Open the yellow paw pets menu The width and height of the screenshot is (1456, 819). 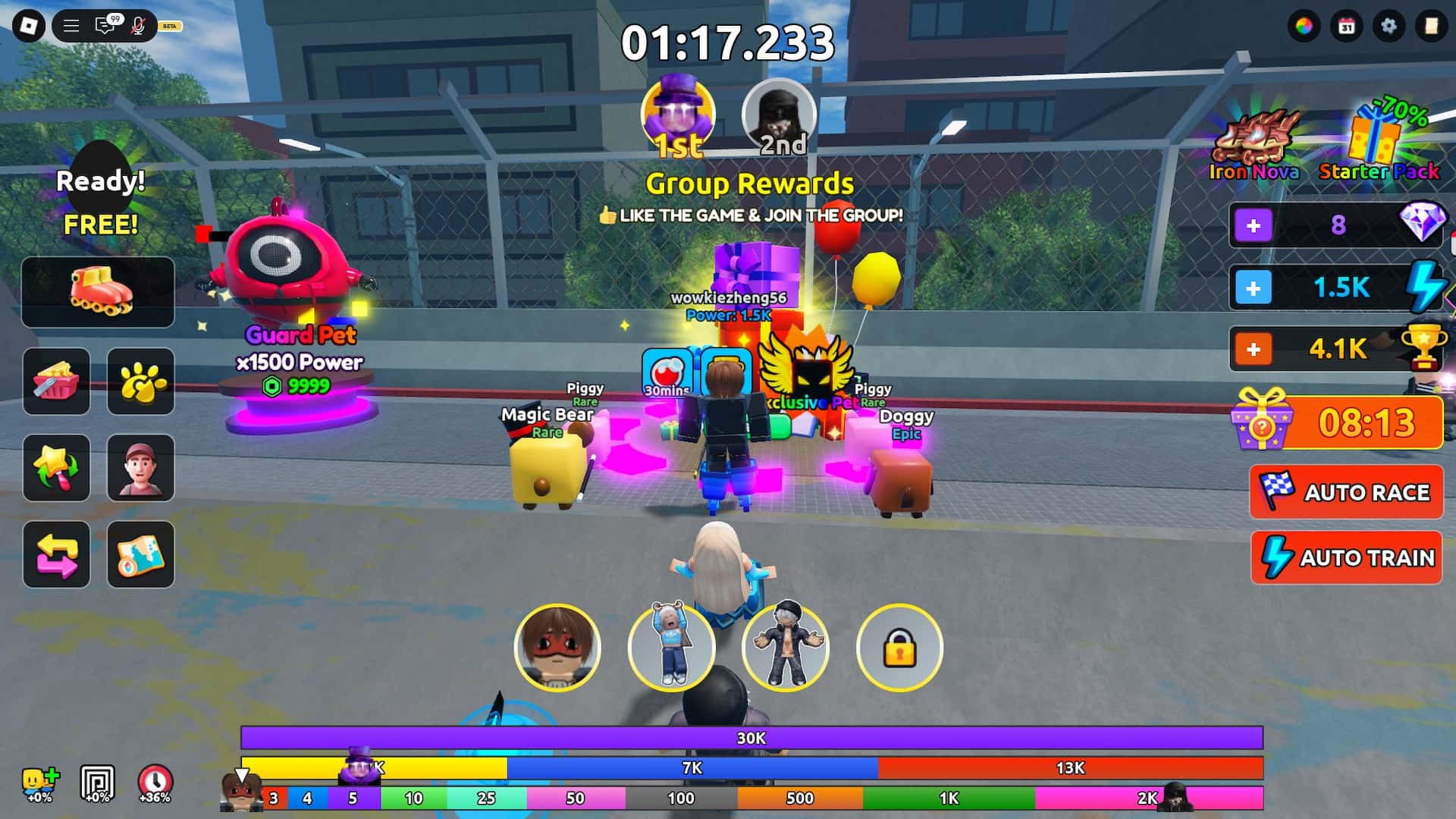tap(140, 381)
